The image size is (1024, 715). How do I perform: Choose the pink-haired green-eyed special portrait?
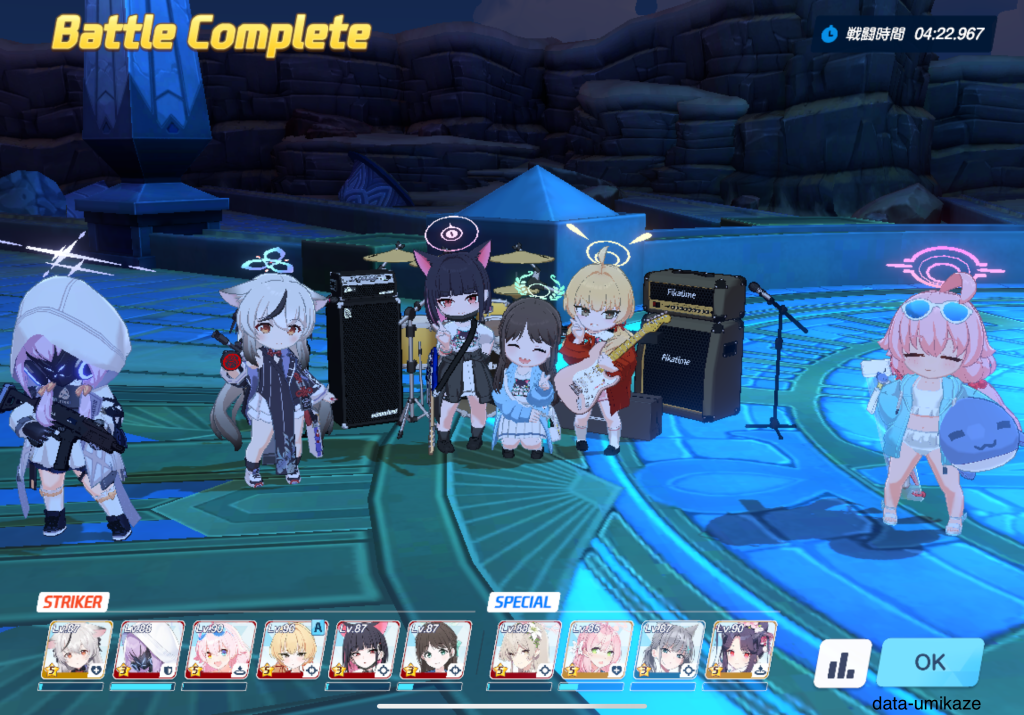(598, 651)
